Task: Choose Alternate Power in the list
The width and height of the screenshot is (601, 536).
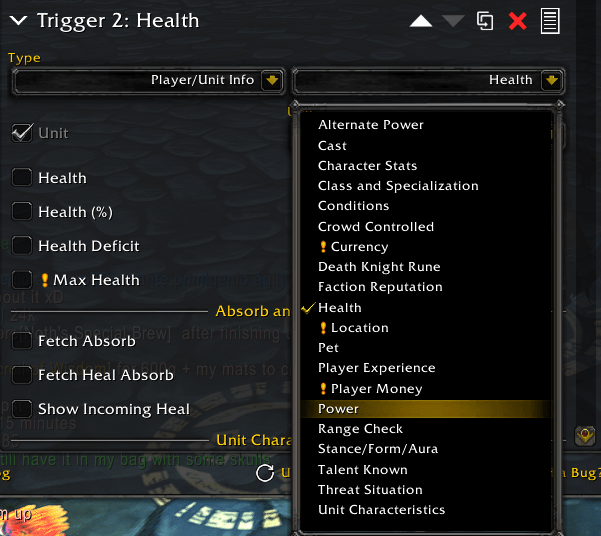Action: [x=371, y=125]
